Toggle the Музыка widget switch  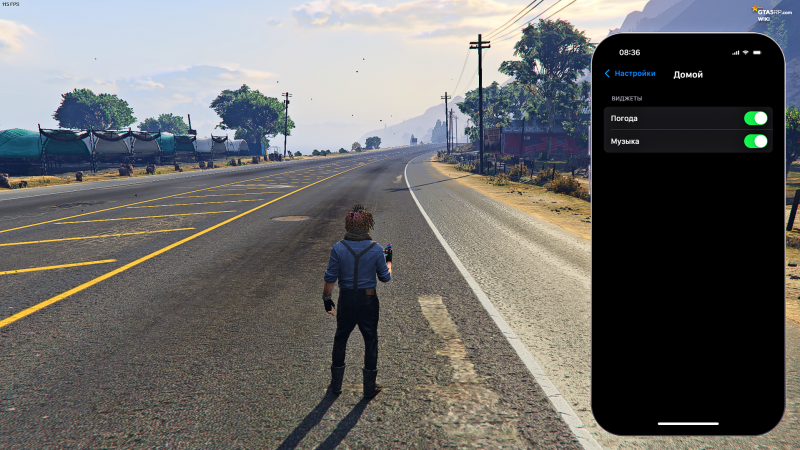coord(755,141)
